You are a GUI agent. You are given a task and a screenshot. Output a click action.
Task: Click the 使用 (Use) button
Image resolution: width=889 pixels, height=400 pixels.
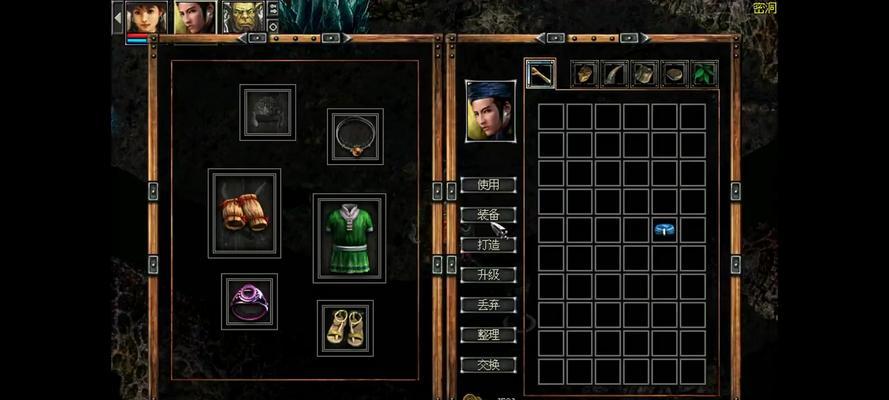[x=488, y=185]
